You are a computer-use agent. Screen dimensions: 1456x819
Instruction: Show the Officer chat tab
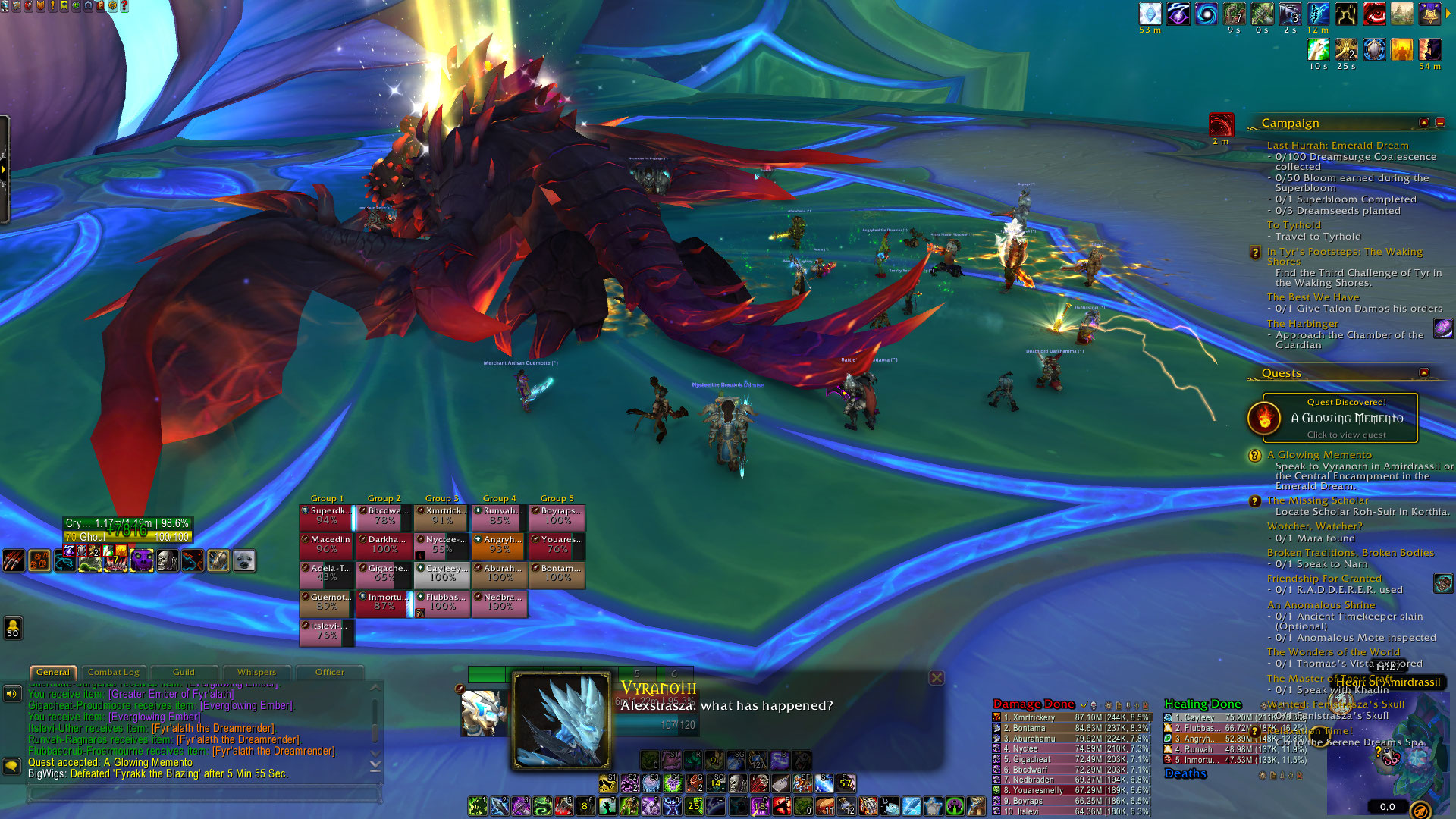click(x=329, y=672)
